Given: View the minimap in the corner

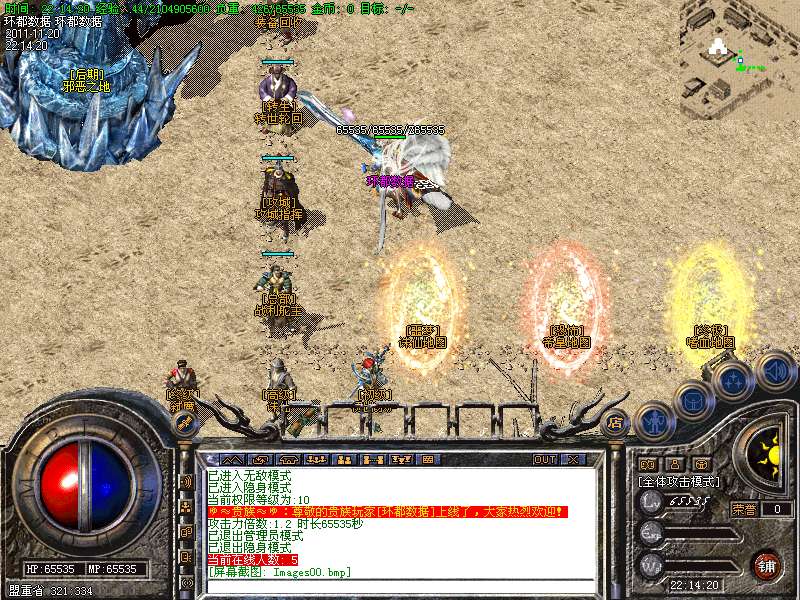Looking at the screenshot, I should [x=740, y=52].
